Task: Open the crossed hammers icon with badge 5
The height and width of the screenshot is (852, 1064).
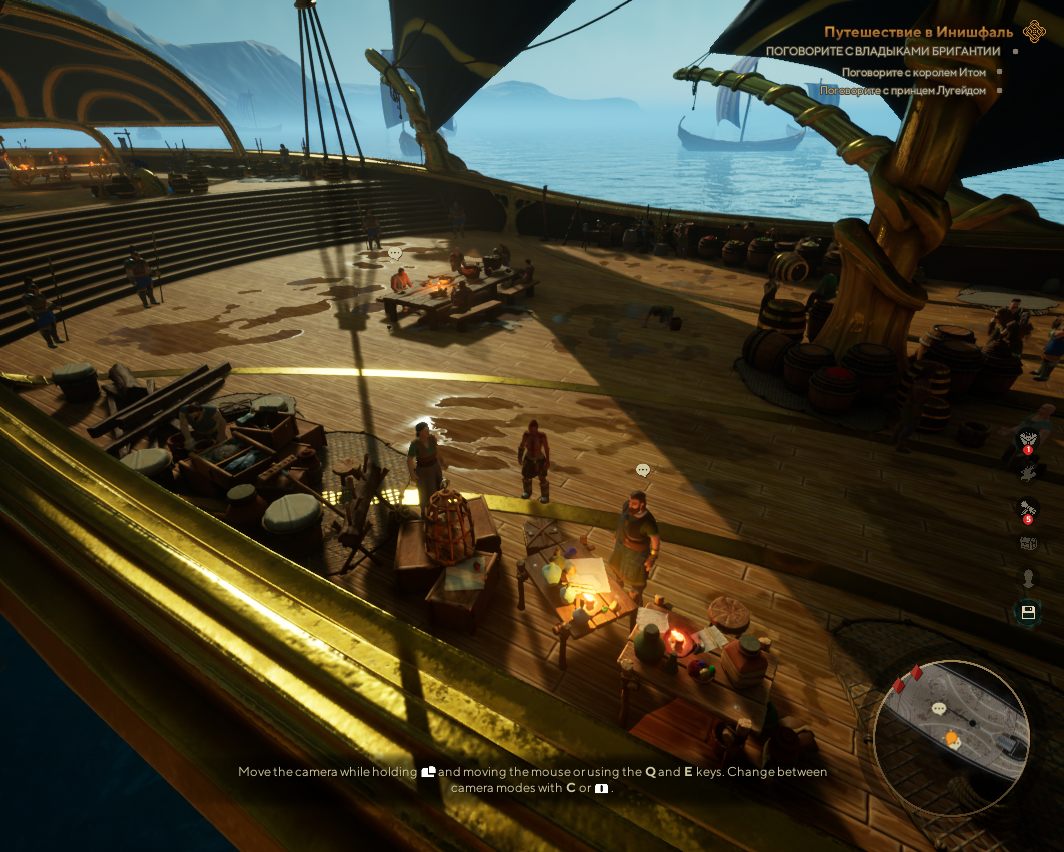Action: [x=1027, y=508]
